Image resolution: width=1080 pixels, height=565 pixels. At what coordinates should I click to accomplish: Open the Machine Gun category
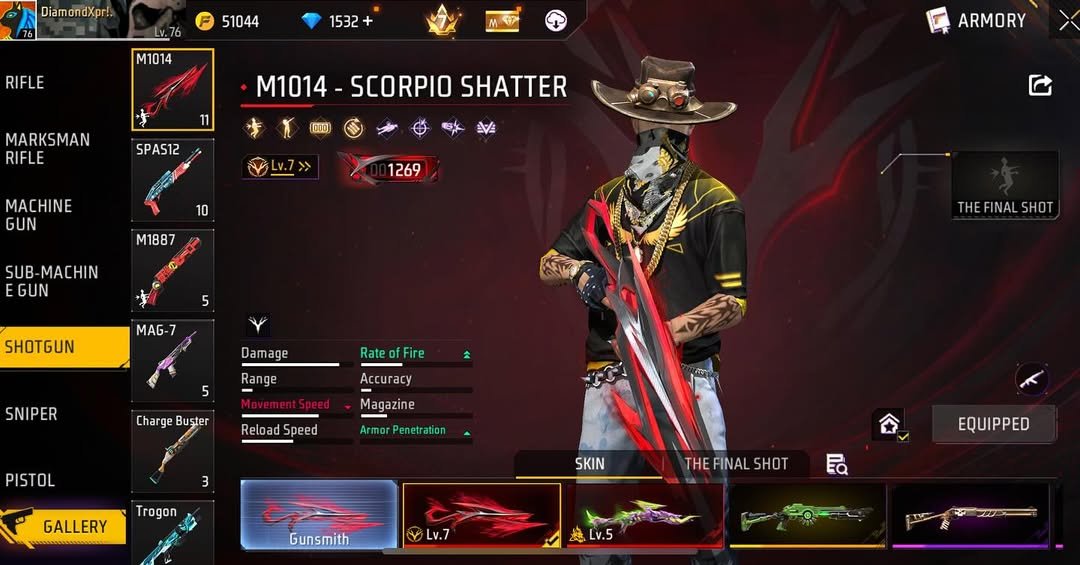[x=39, y=215]
